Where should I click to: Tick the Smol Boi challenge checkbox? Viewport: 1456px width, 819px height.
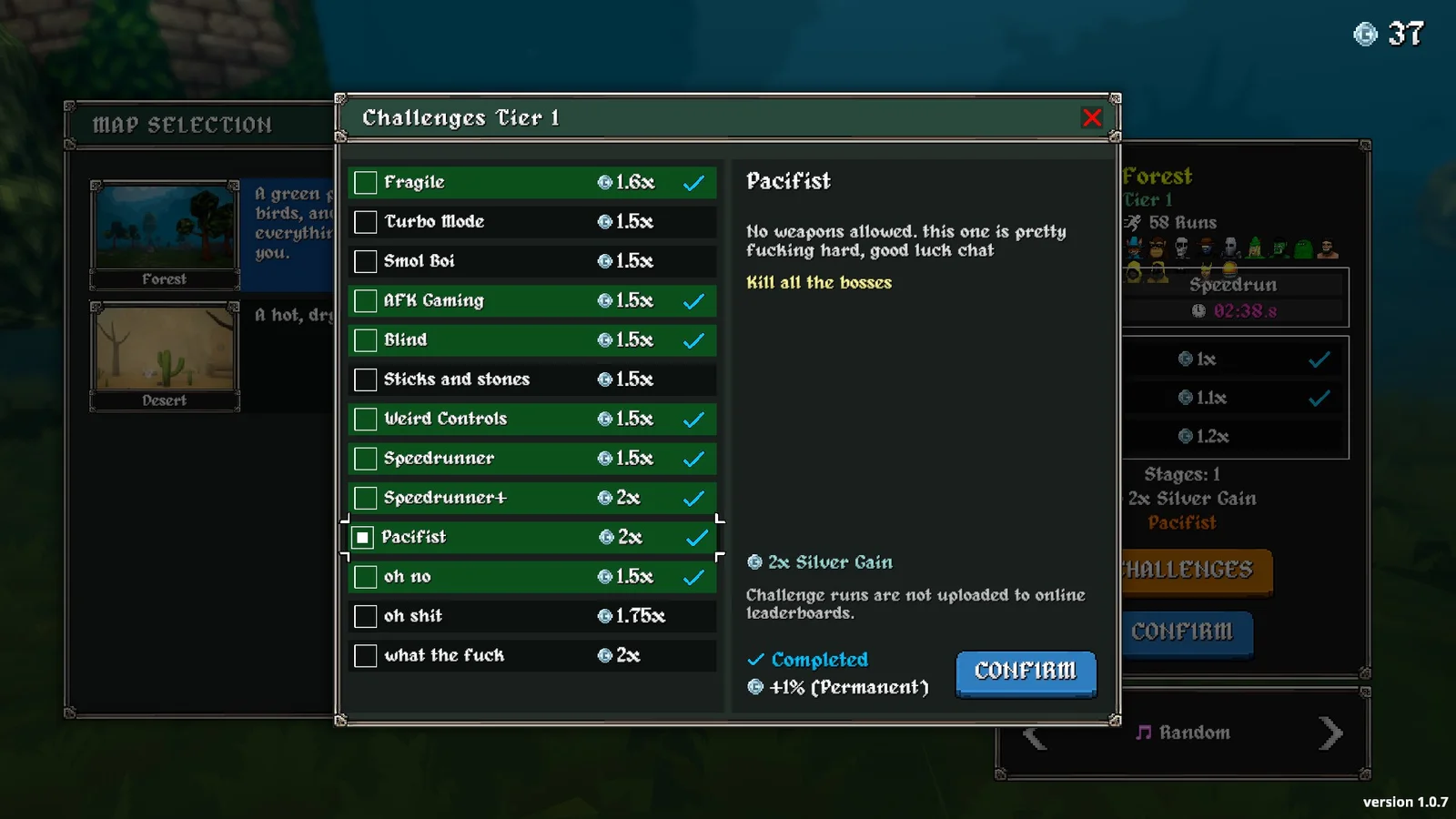pos(366,261)
